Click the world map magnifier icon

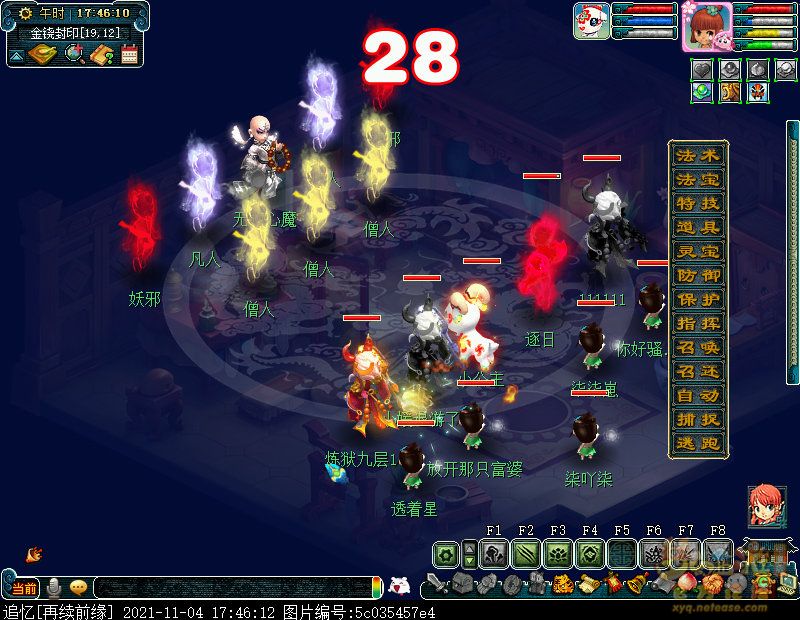(x=74, y=54)
